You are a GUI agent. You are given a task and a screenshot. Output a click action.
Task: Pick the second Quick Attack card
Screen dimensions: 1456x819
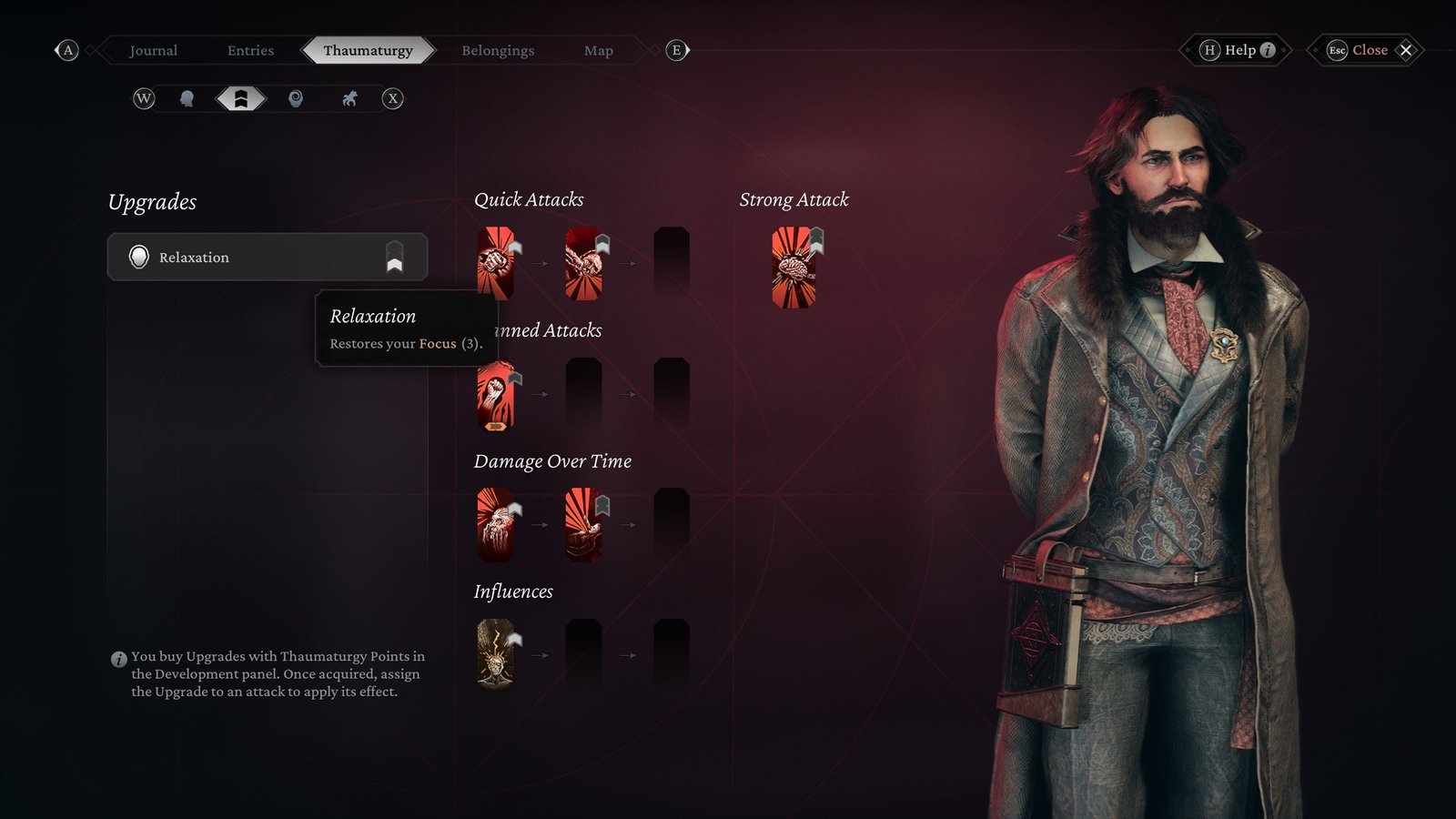583,264
